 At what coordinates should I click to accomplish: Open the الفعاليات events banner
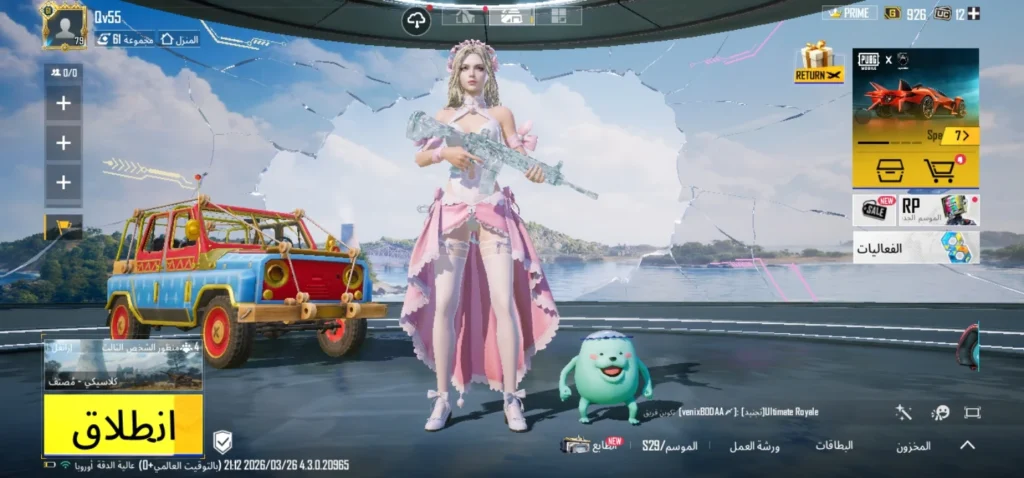915,247
